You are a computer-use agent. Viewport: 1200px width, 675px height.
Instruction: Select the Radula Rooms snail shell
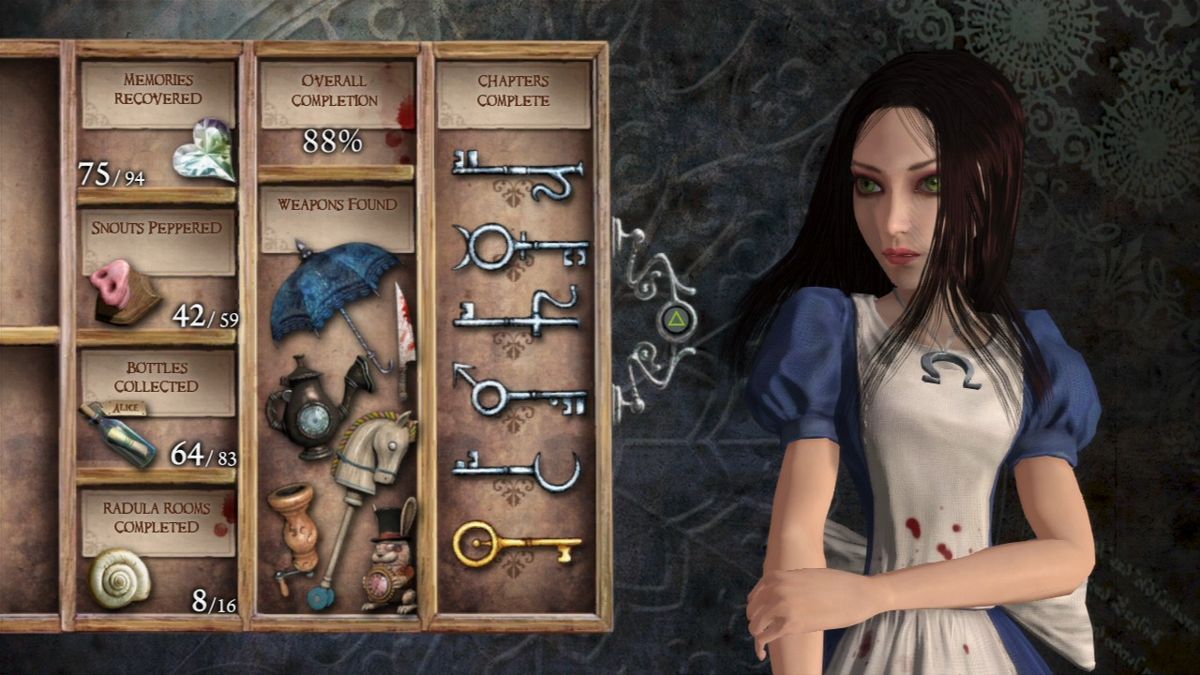(x=119, y=578)
